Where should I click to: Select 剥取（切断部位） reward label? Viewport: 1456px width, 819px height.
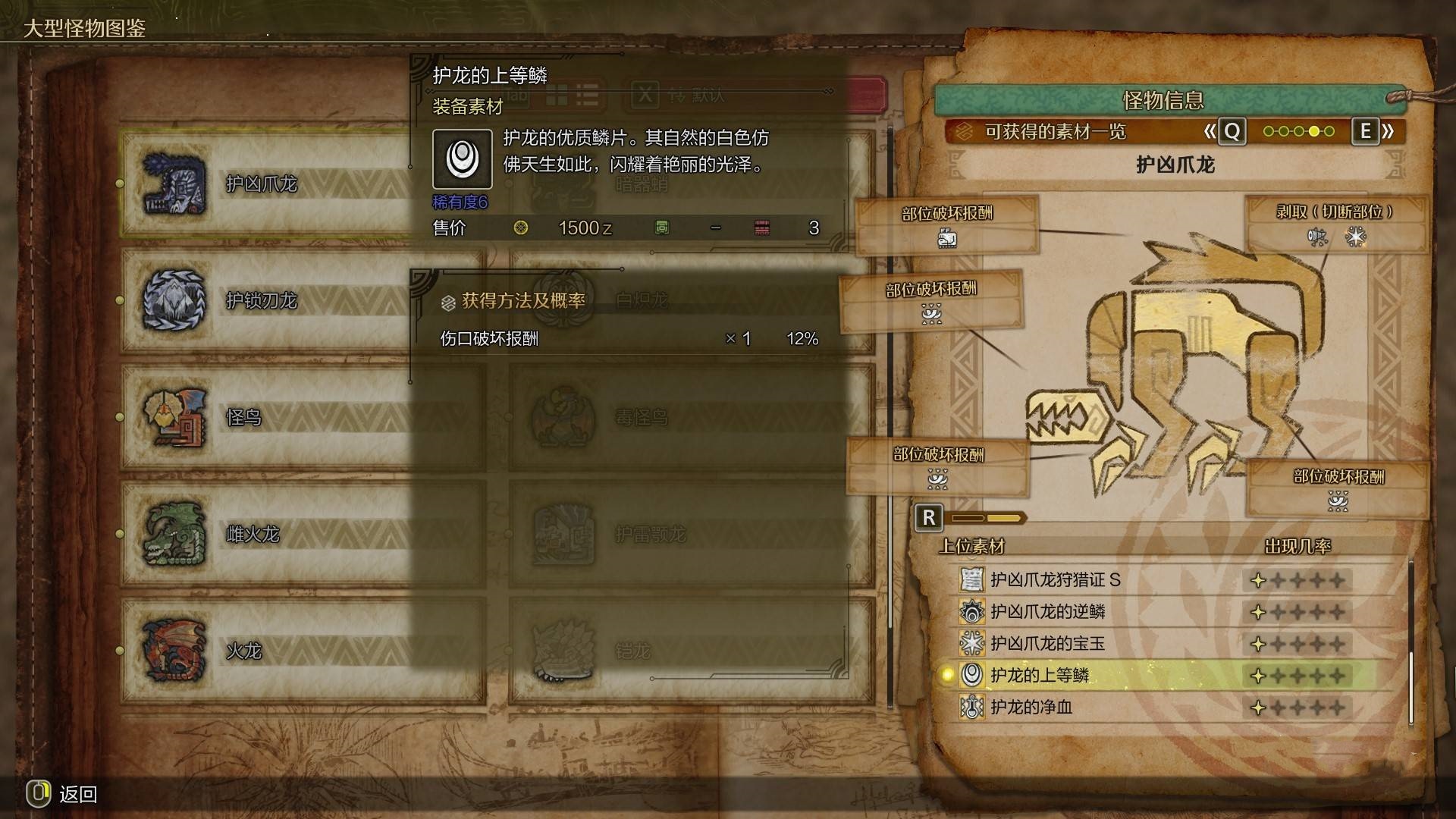(1335, 213)
